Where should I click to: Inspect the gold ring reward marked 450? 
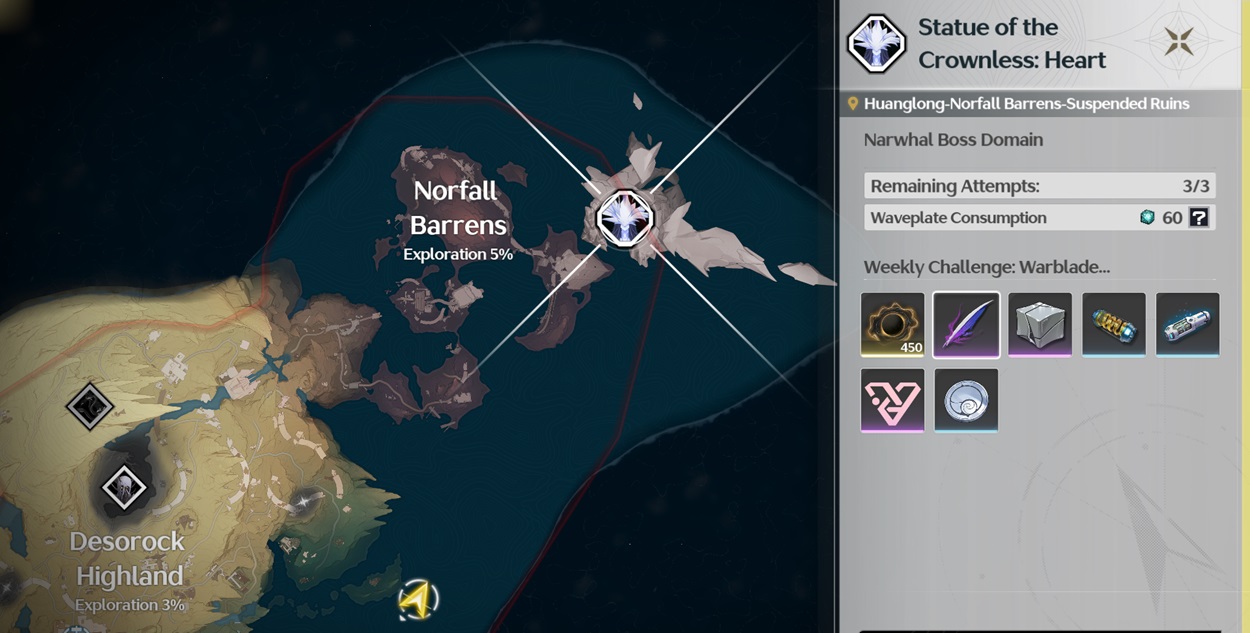892,325
